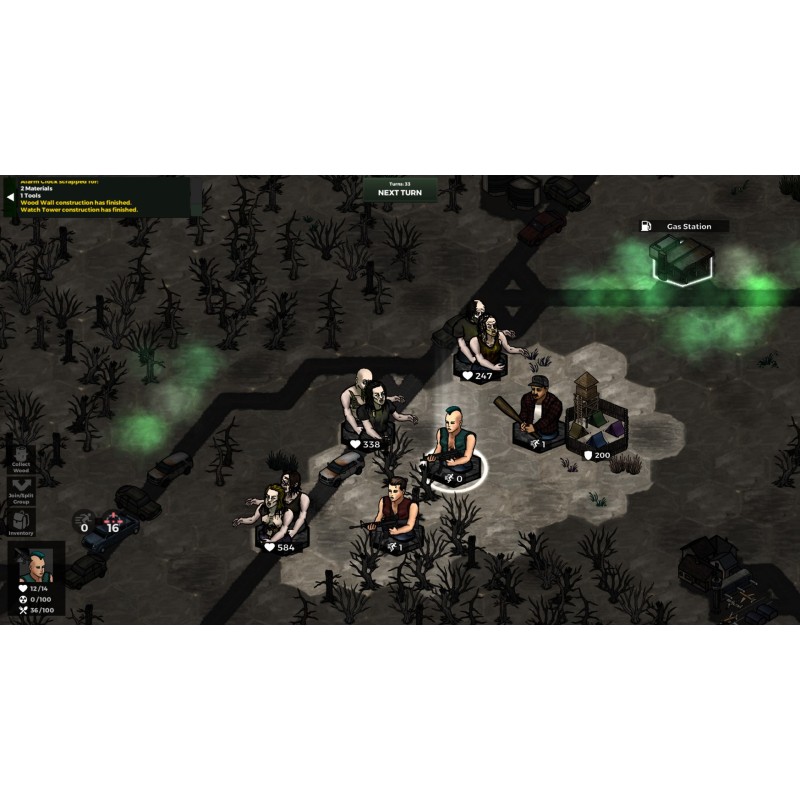This screenshot has width=800, height=800.
Task: Collapse the message log arrow
Action: [10, 197]
